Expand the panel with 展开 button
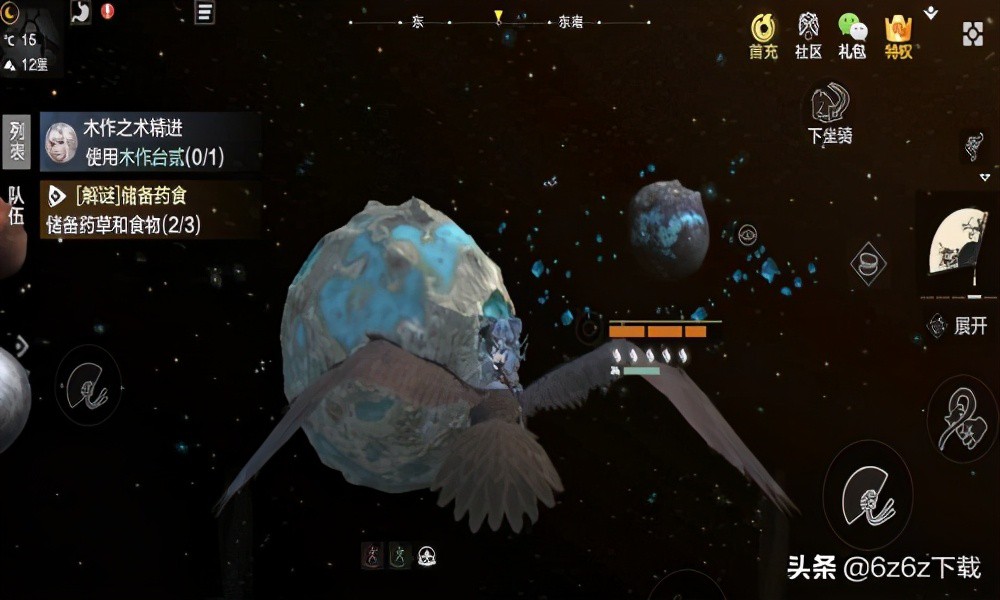 pyautogui.click(x=959, y=325)
